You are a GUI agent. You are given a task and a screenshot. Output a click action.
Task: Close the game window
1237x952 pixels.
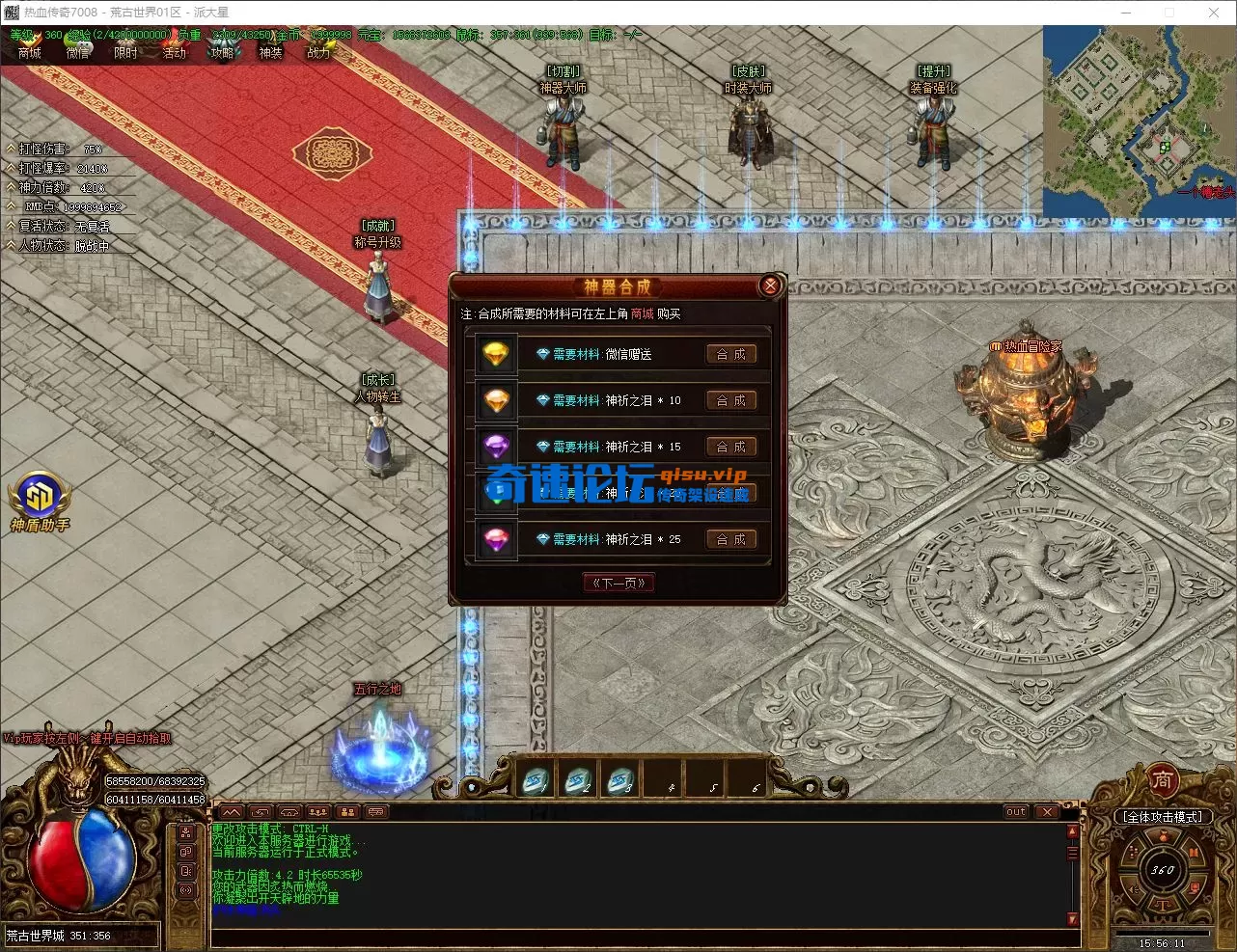coord(1213,13)
